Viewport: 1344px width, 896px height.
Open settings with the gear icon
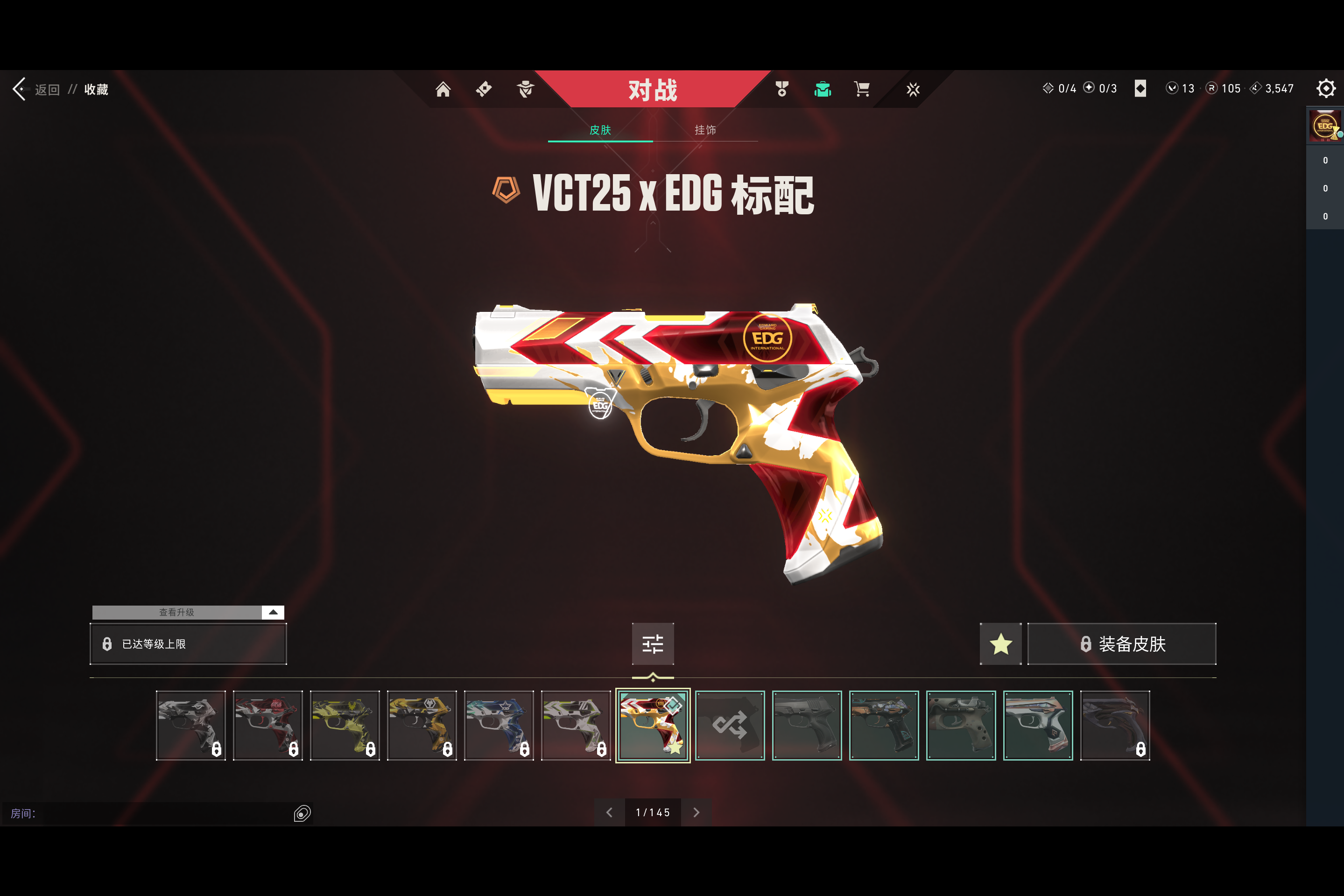tap(1325, 89)
